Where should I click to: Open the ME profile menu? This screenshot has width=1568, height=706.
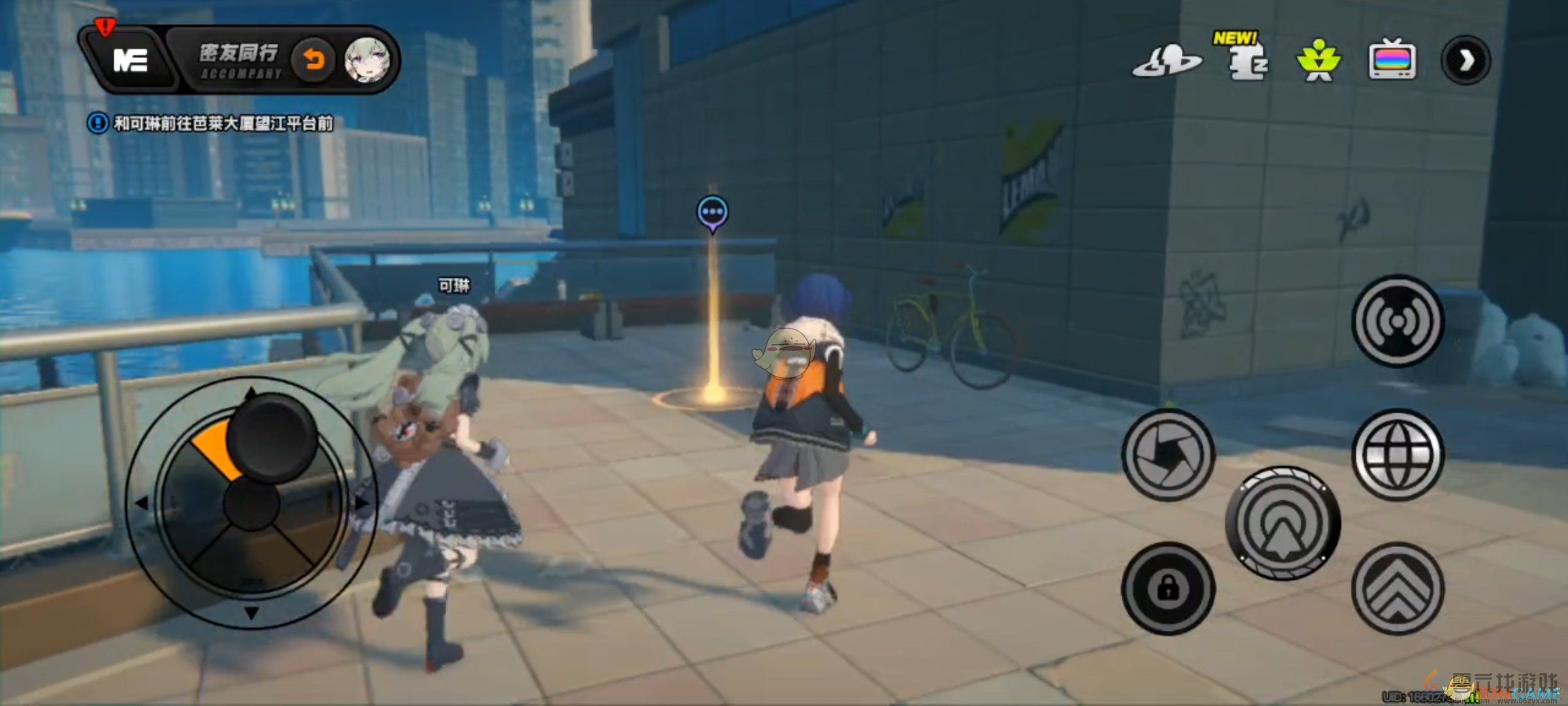[x=131, y=61]
